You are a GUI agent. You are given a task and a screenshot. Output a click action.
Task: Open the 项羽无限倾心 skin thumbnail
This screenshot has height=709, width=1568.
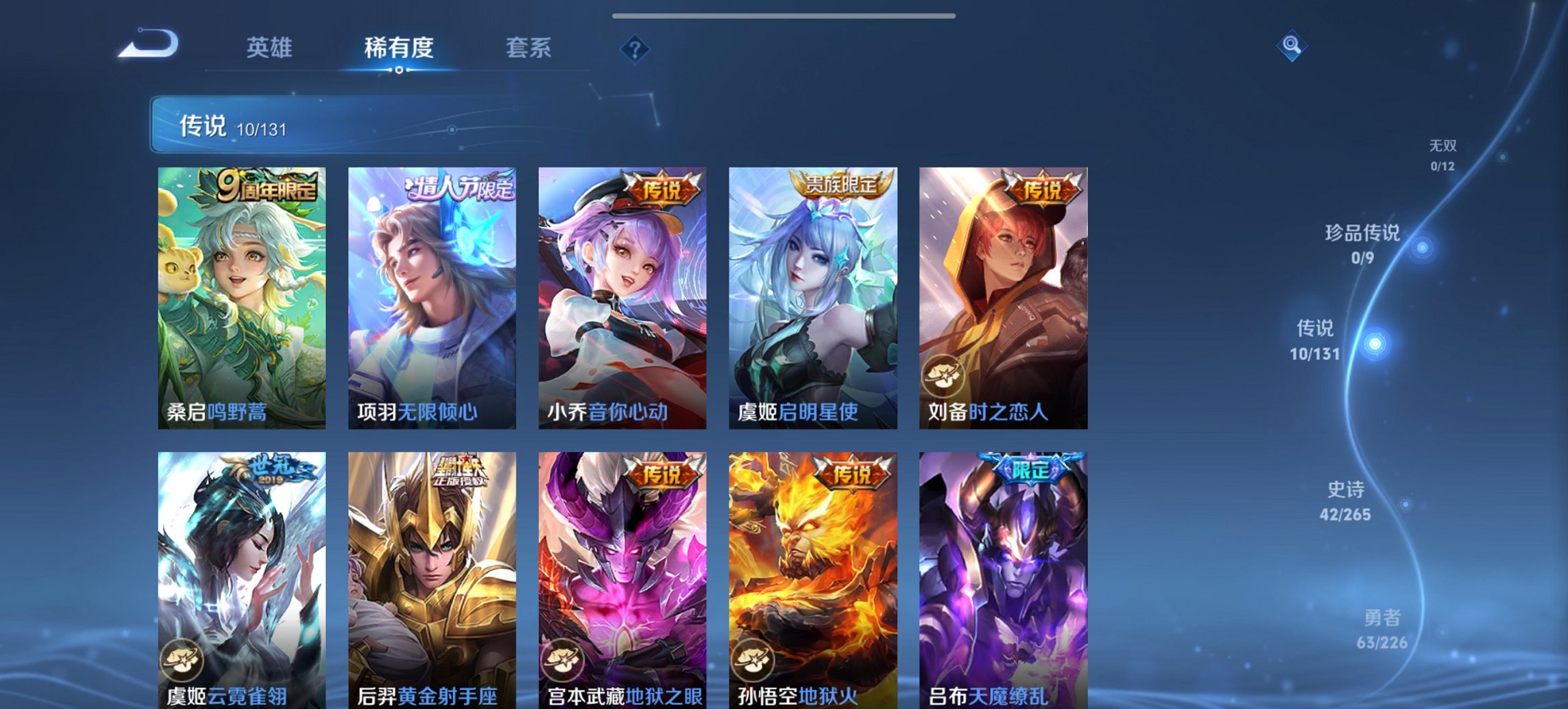tap(430, 294)
